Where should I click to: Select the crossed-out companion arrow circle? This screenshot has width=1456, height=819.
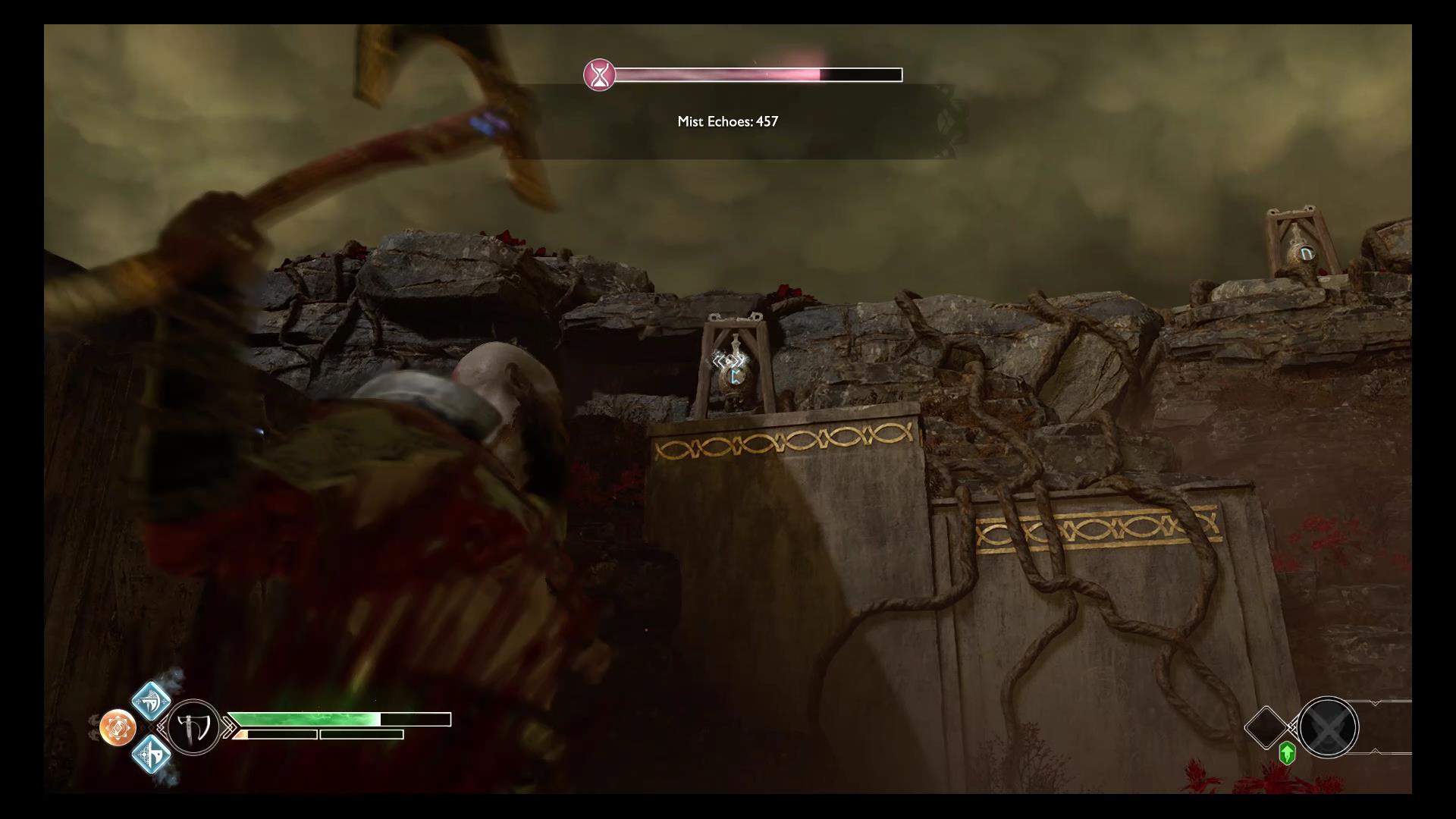point(1328,727)
